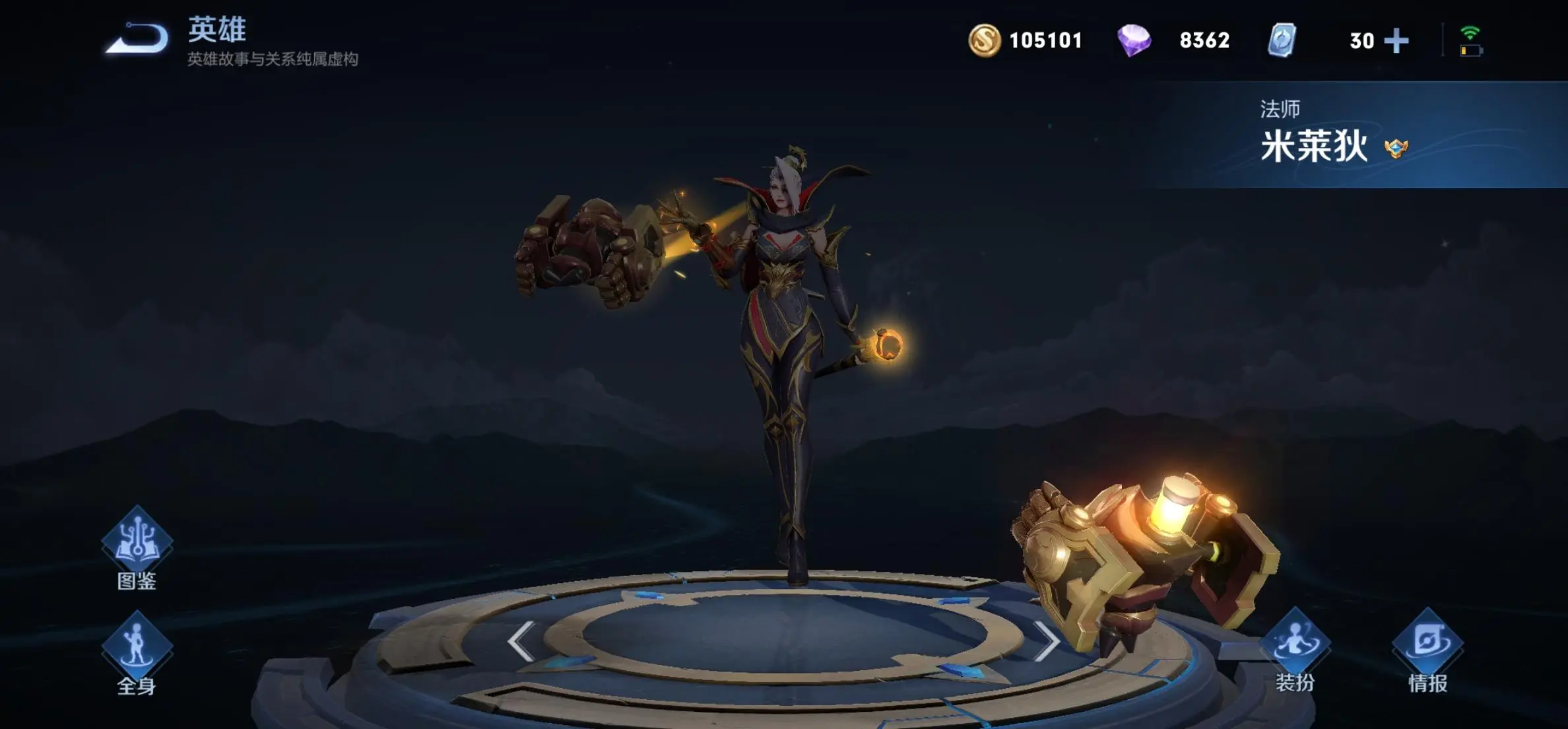
Task: Switch to the previous hero with left arrow
Action: pos(521,641)
